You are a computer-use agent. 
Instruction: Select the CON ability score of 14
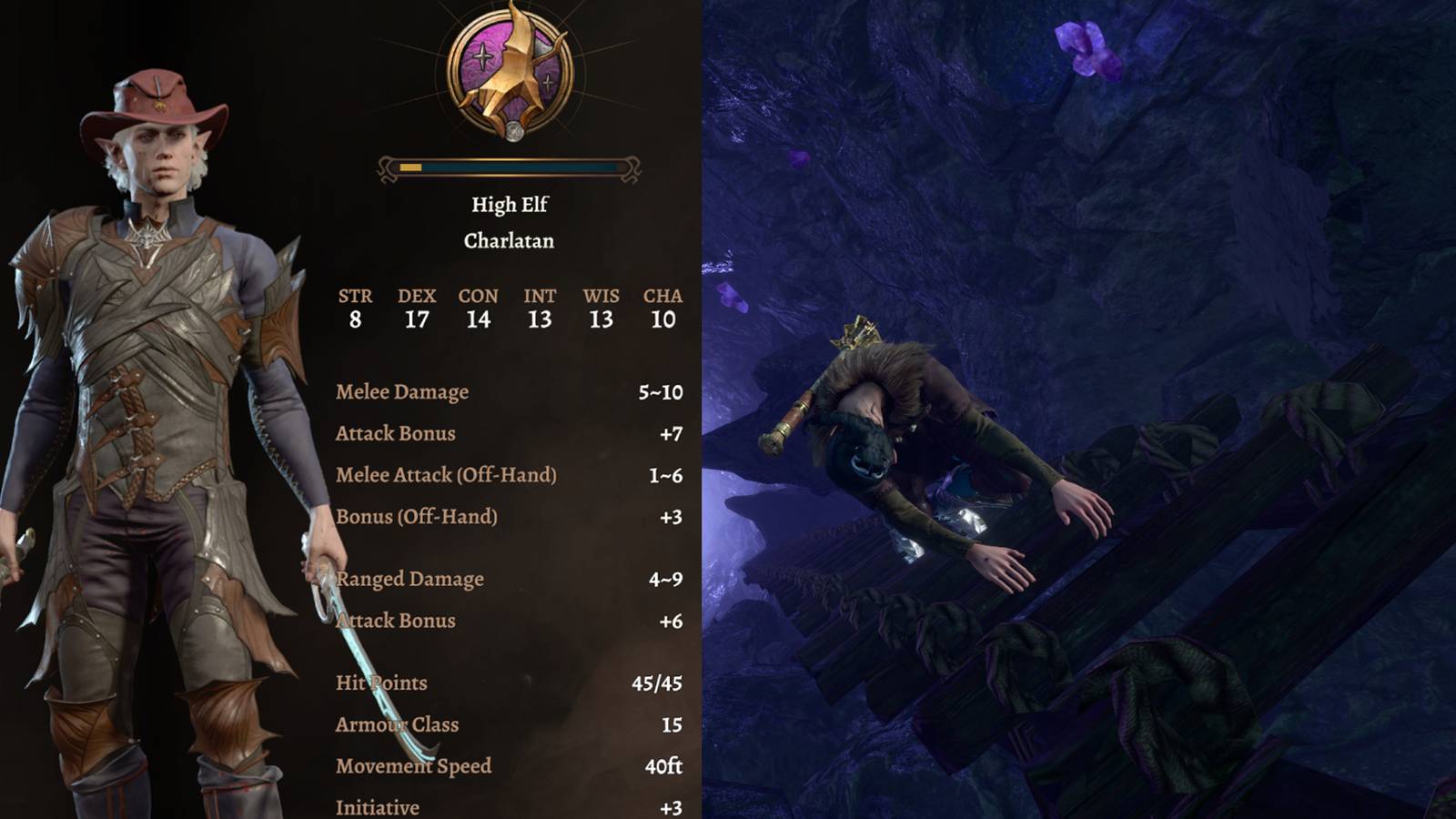click(x=478, y=319)
